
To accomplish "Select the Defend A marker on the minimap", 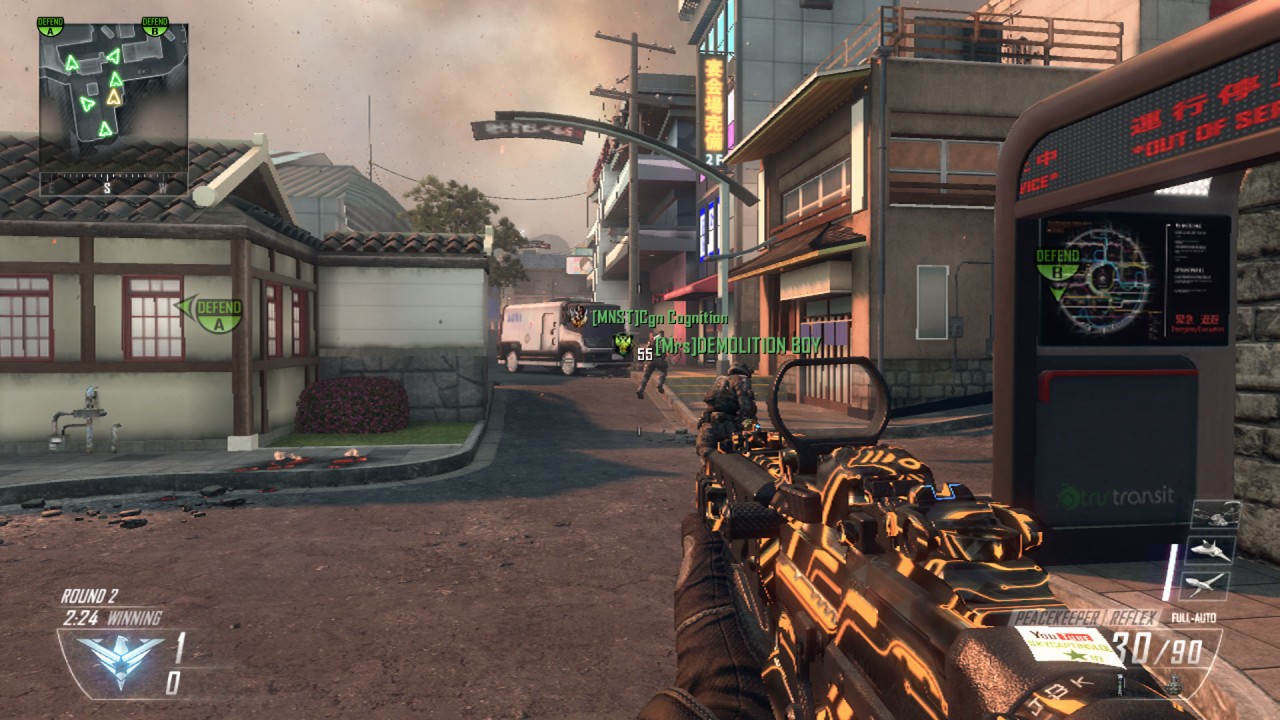I will 50,25.
